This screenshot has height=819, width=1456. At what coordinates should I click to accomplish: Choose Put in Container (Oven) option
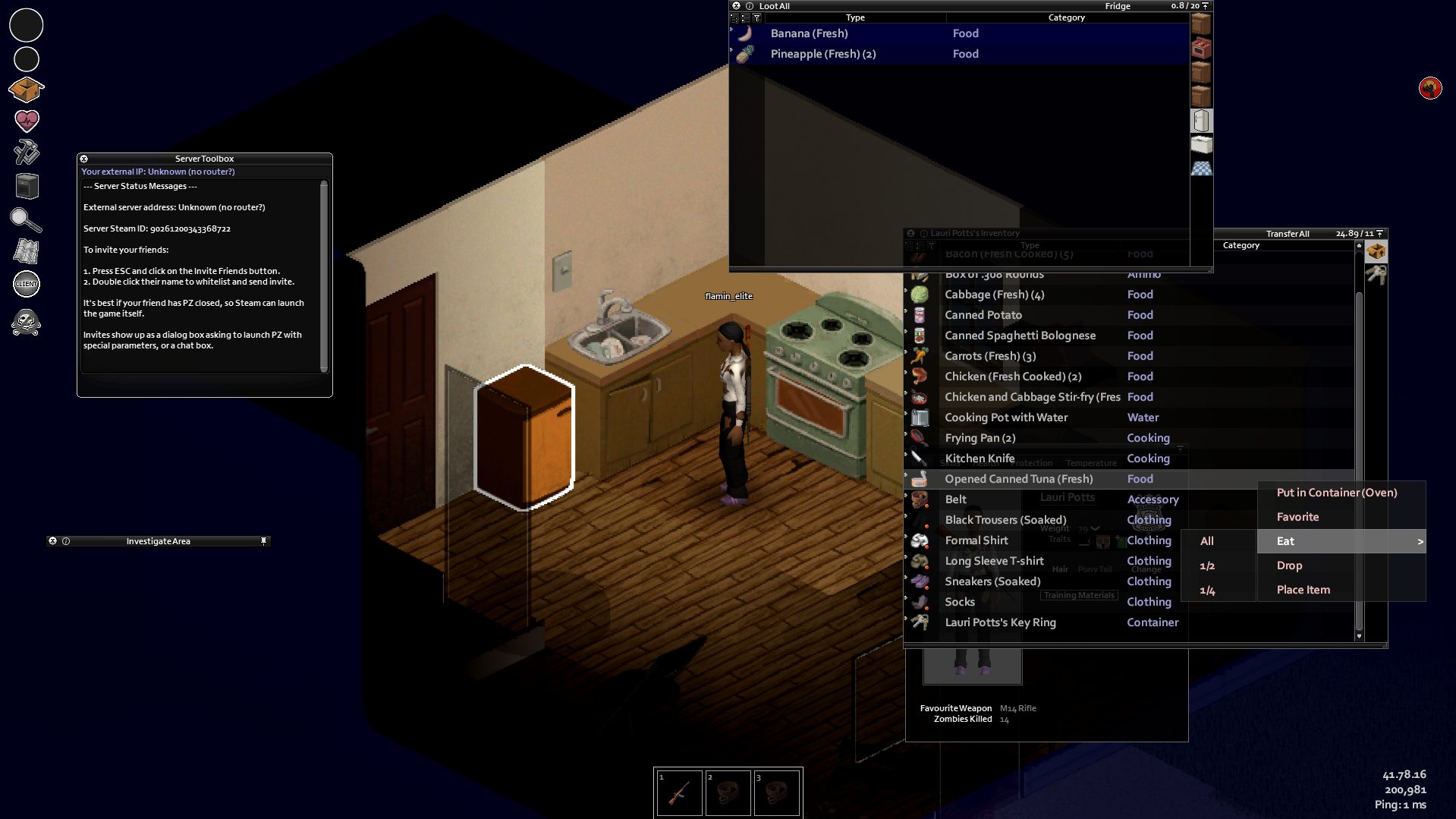tap(1337, 493)
